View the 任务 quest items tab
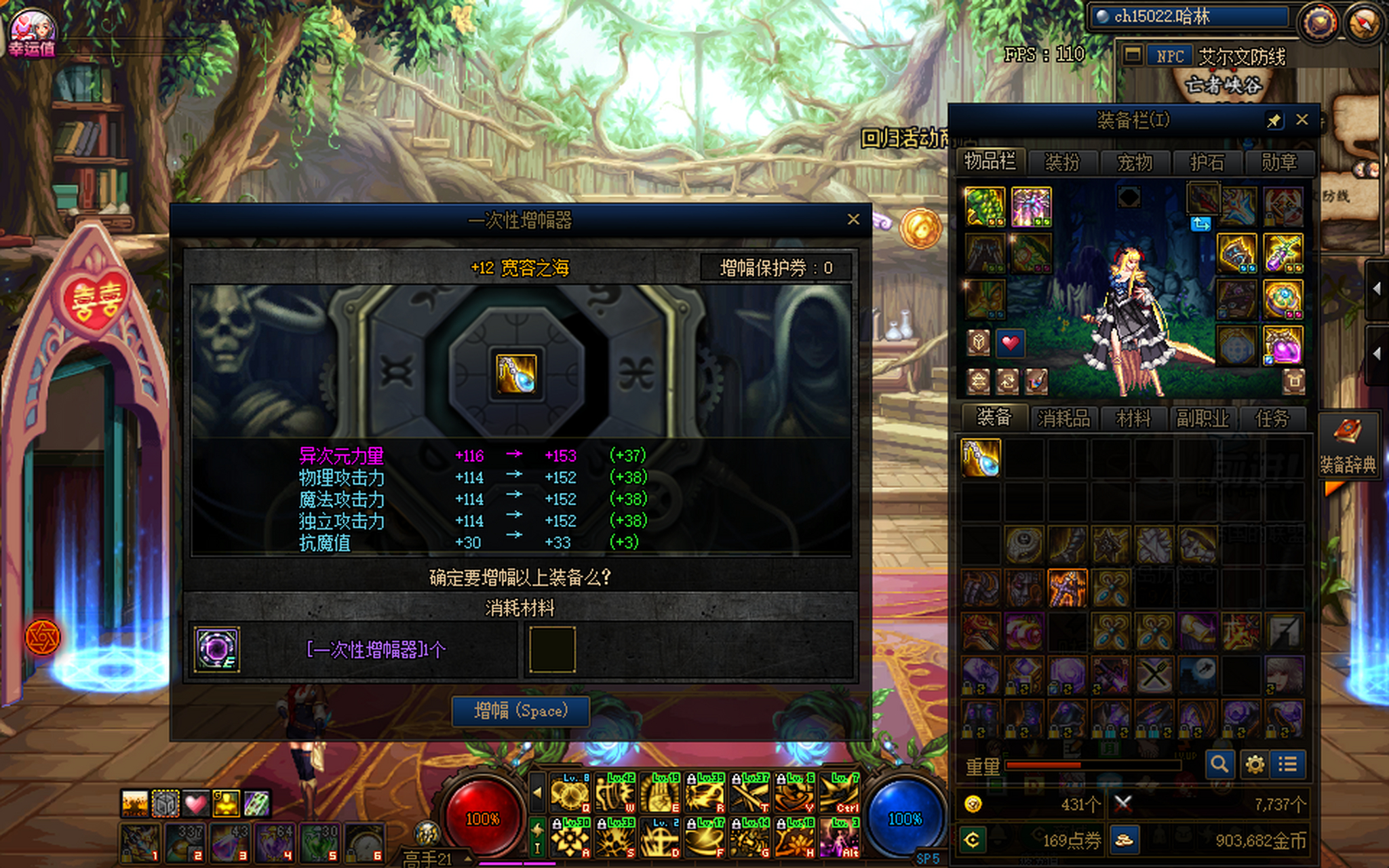This screenshot has width=1389, height=868. pyautogui.click(x=1272, y=418)
